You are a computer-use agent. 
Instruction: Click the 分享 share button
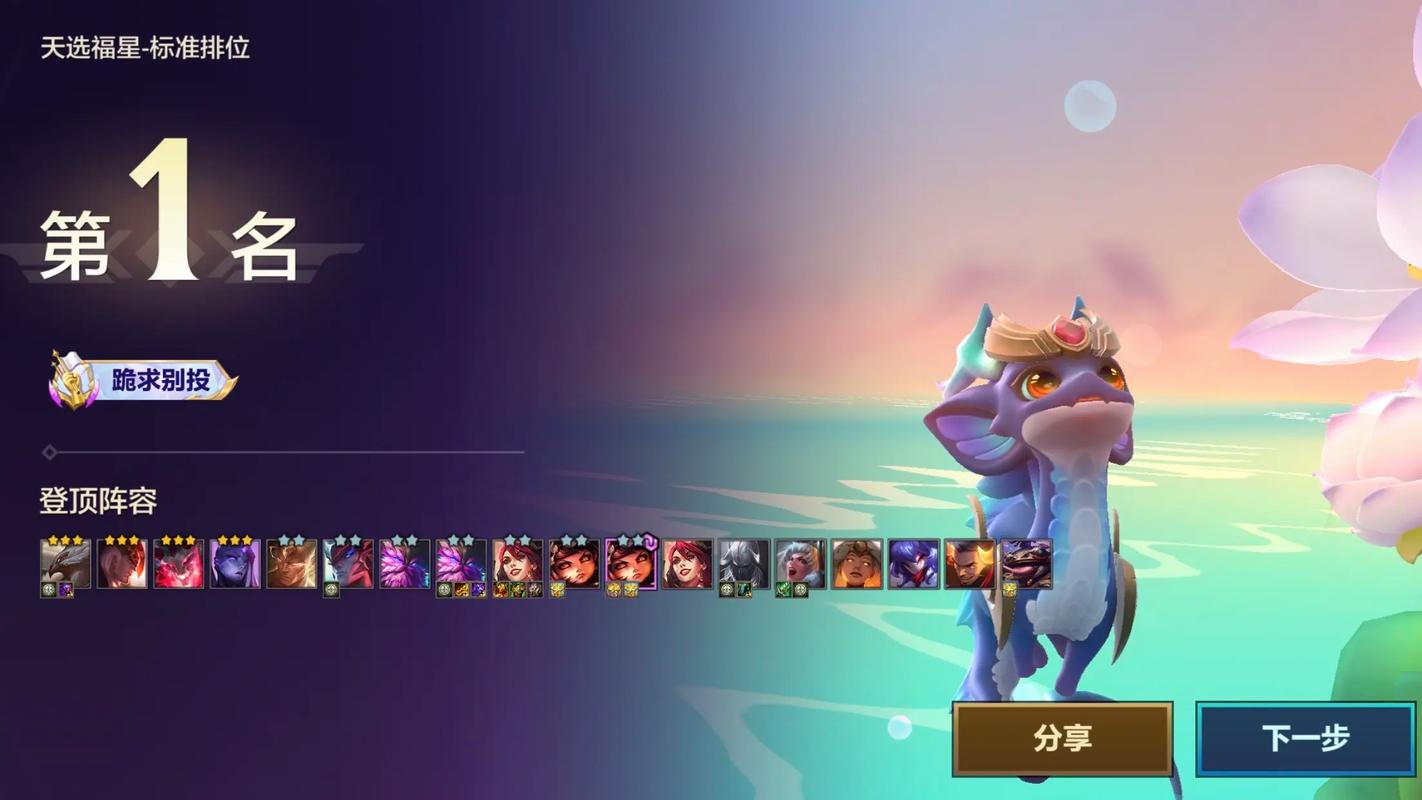click(1062, 739)
